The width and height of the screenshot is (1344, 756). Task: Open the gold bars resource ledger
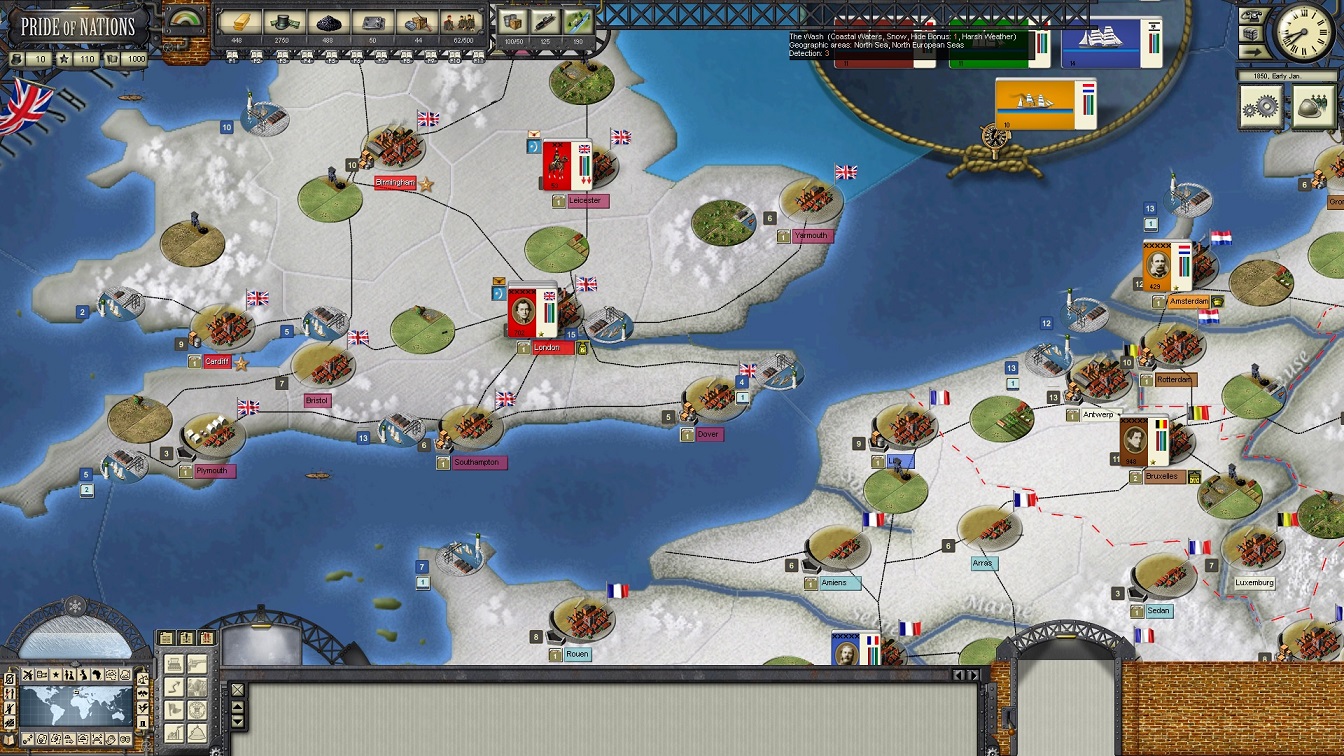239,22
